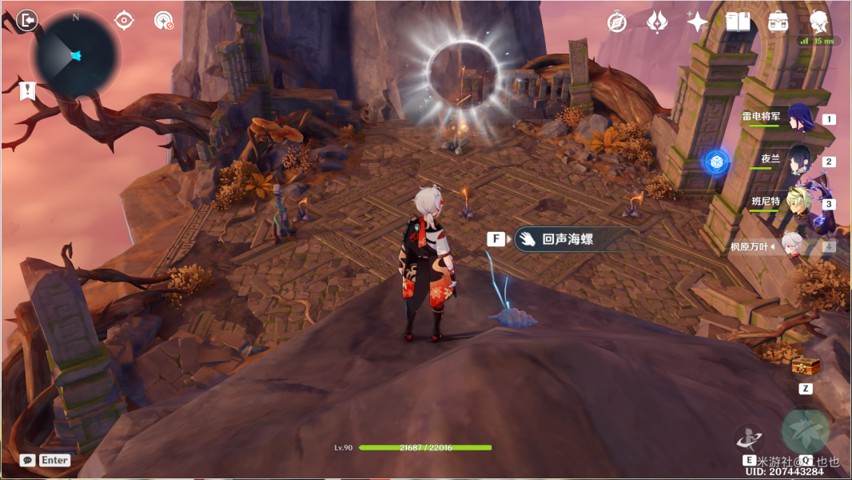Trigger the maple leaf elemental burst
Image resolution: width=852 pixels, height=480 pixels.
(806, 431)
